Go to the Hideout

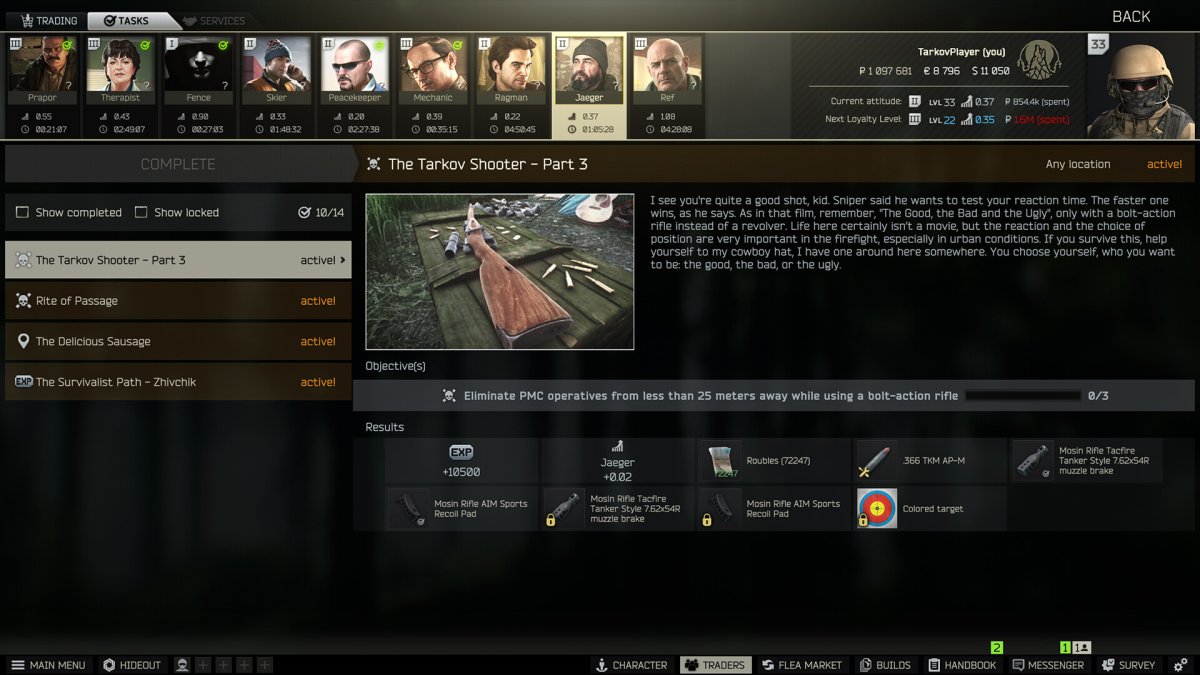(132, 665)
